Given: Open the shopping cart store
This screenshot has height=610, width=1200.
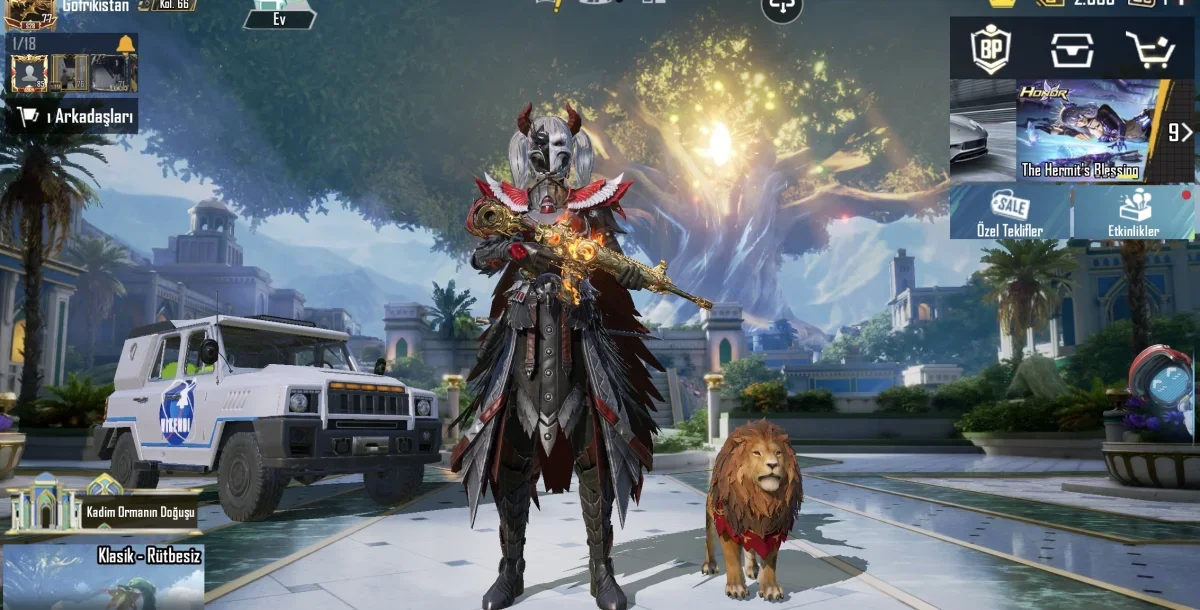Looking at the screenshot, I should [1150, 48].
